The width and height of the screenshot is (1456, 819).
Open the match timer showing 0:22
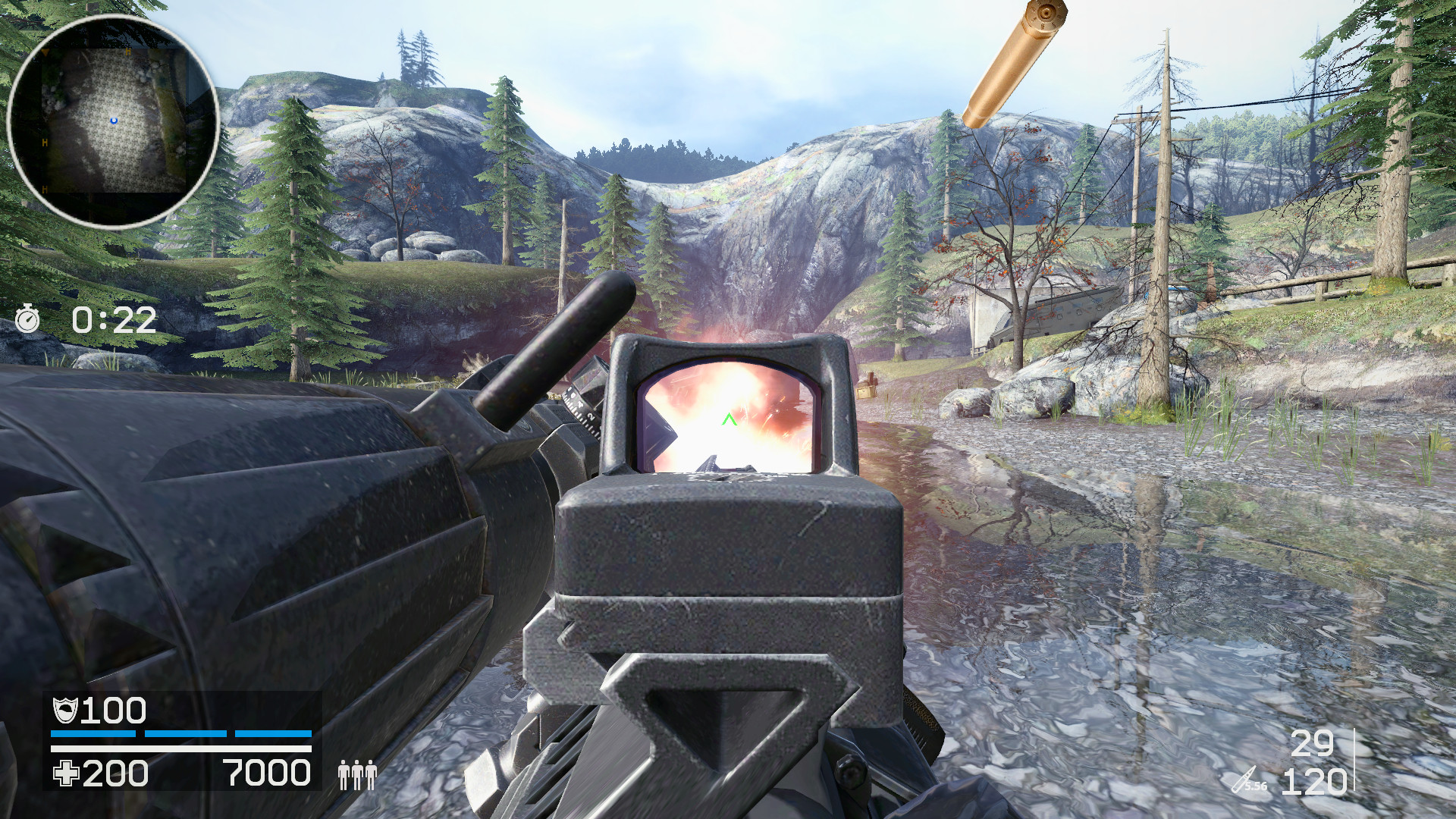[x=113, y=321]
